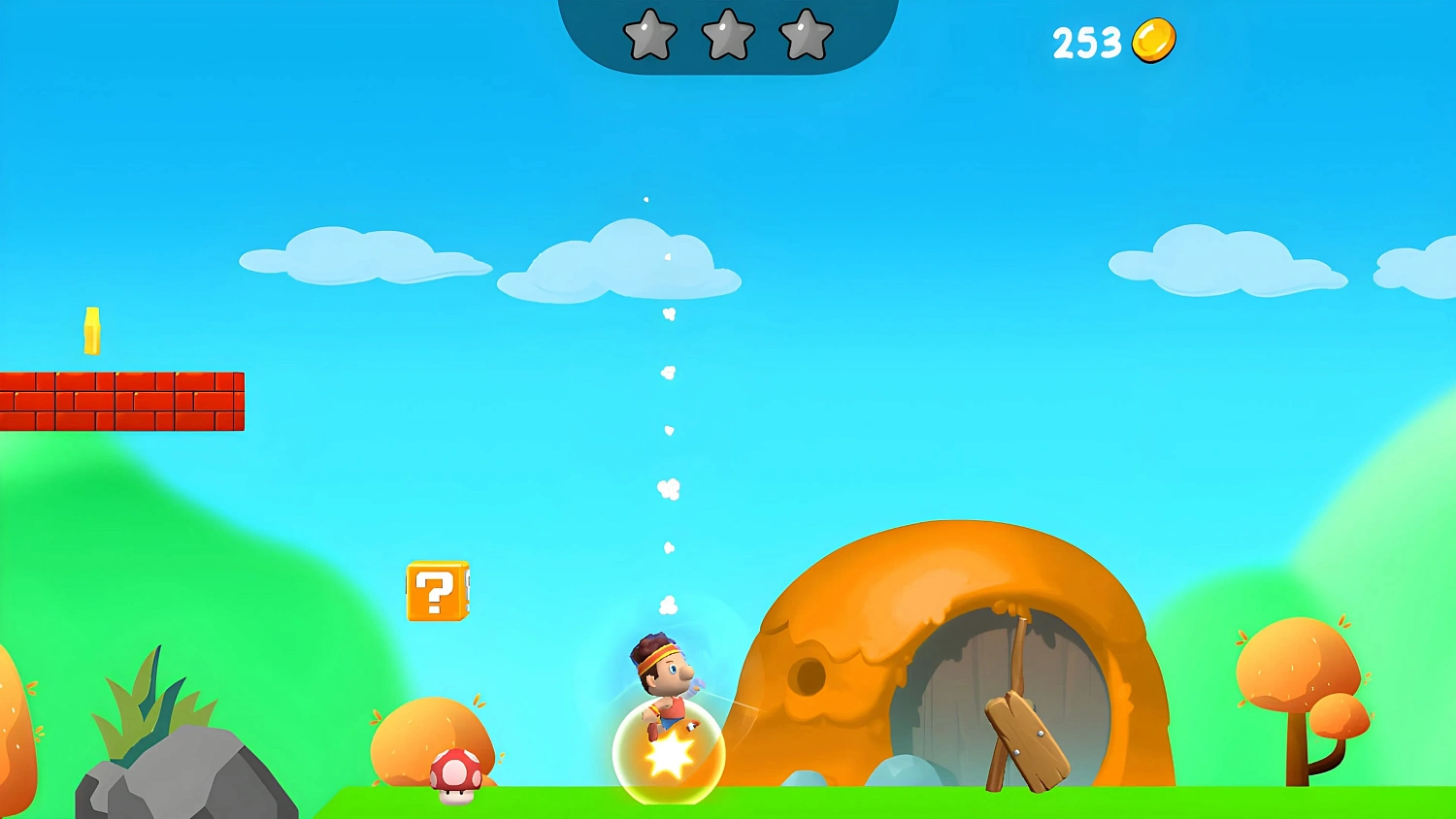Expand the brick platform area

[x=121, y=398]
